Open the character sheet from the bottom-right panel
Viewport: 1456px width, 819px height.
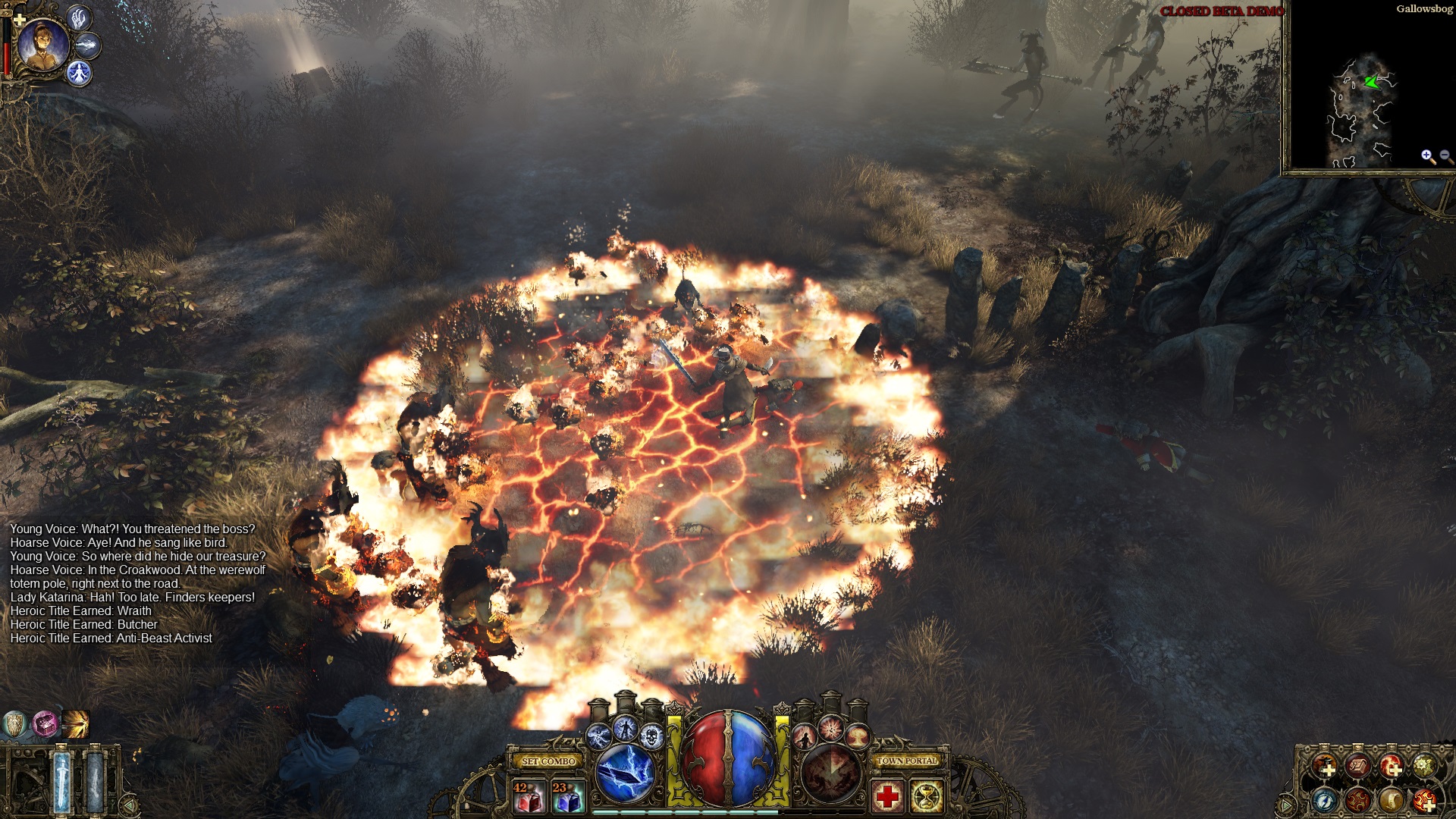tap(1324, 765)
